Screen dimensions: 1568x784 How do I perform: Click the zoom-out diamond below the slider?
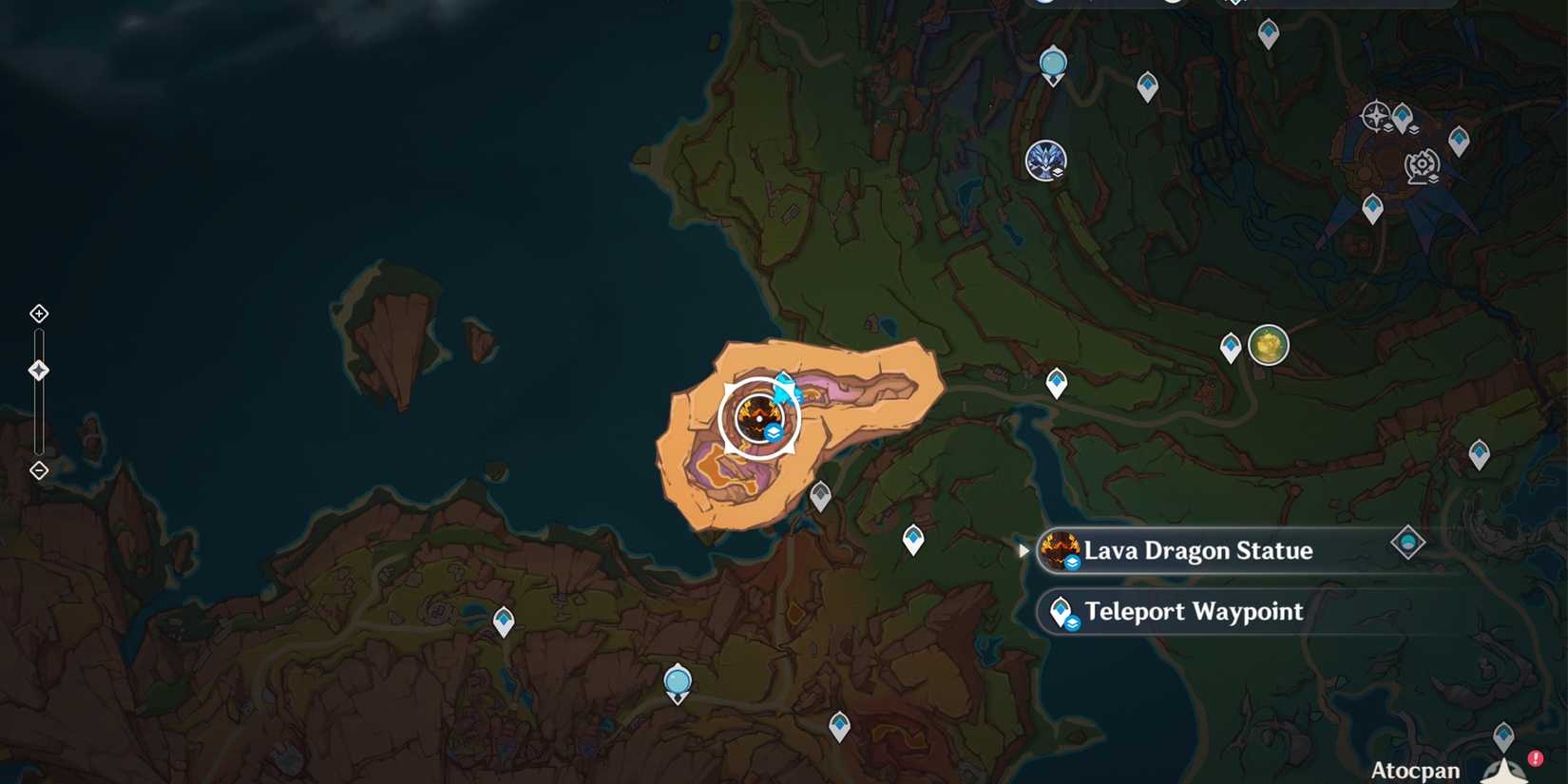[38, 469]
